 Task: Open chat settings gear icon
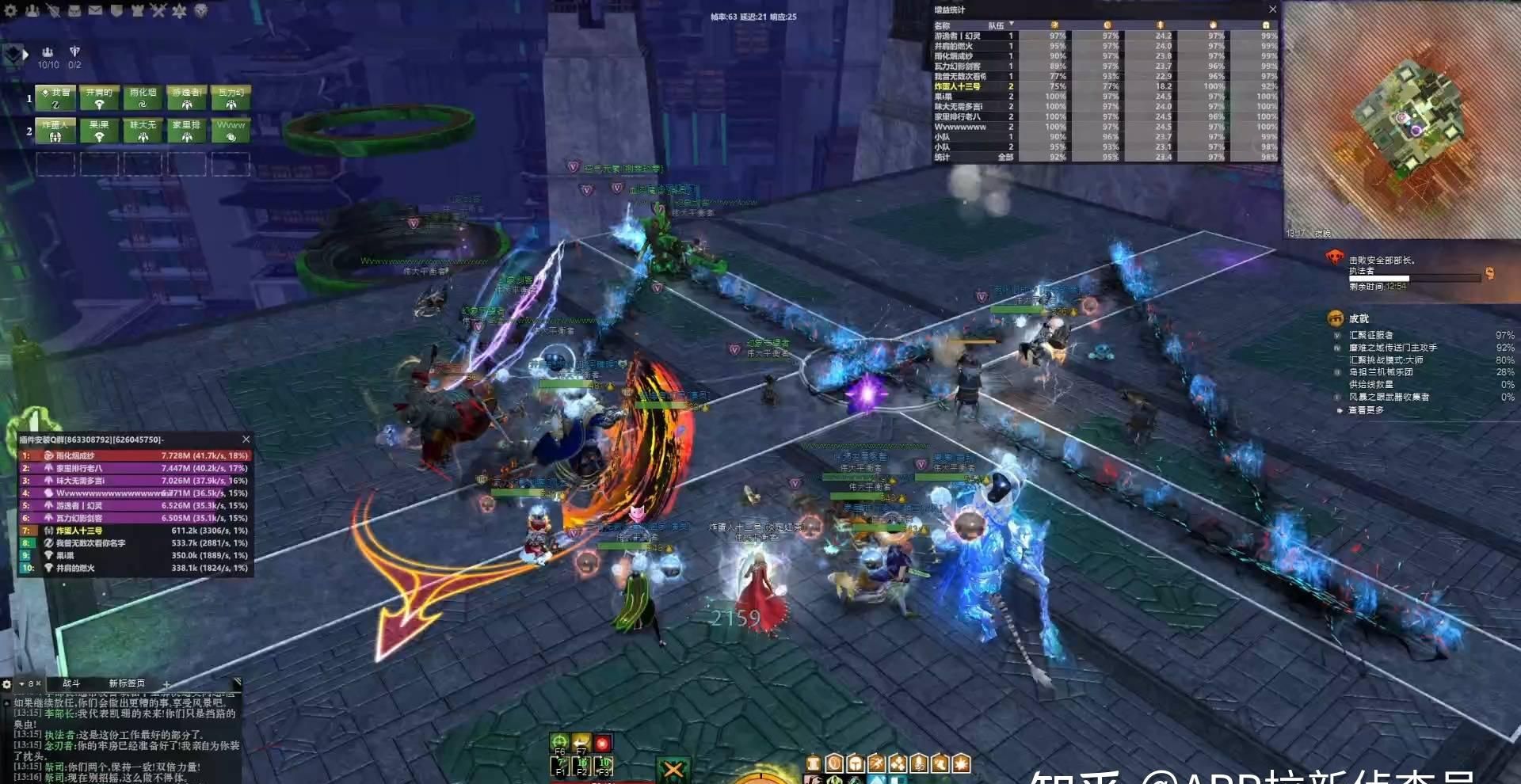pos(7,683)
